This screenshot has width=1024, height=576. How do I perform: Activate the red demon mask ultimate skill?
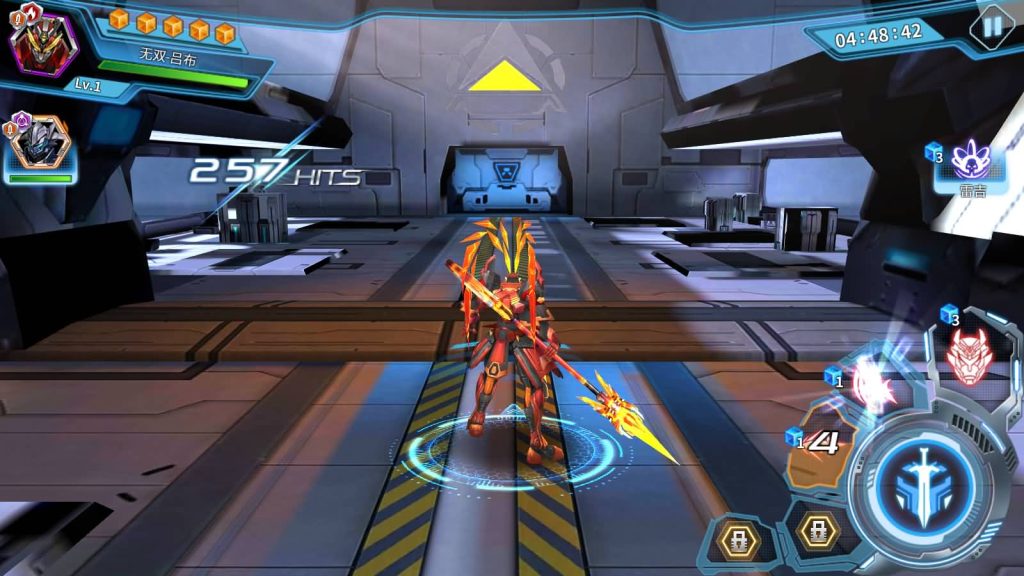point(966,354)
